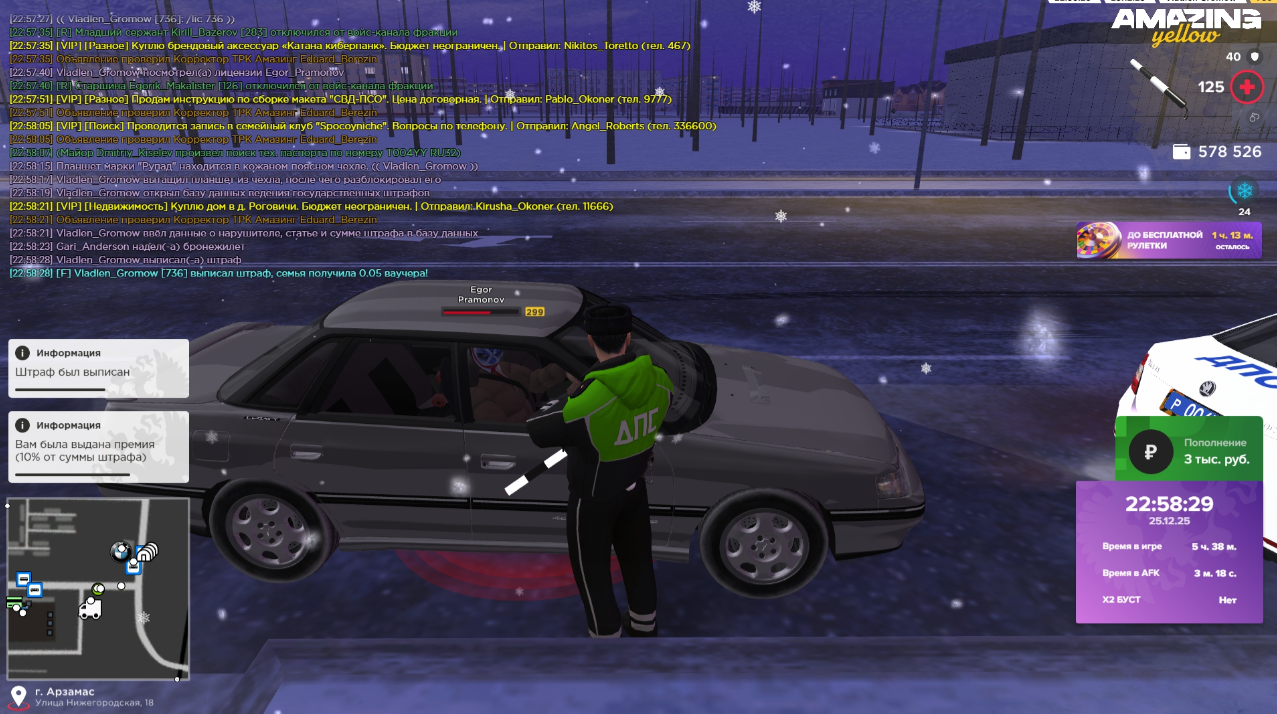
Task: Click the red health cross icon
Action: (1246, 87)
